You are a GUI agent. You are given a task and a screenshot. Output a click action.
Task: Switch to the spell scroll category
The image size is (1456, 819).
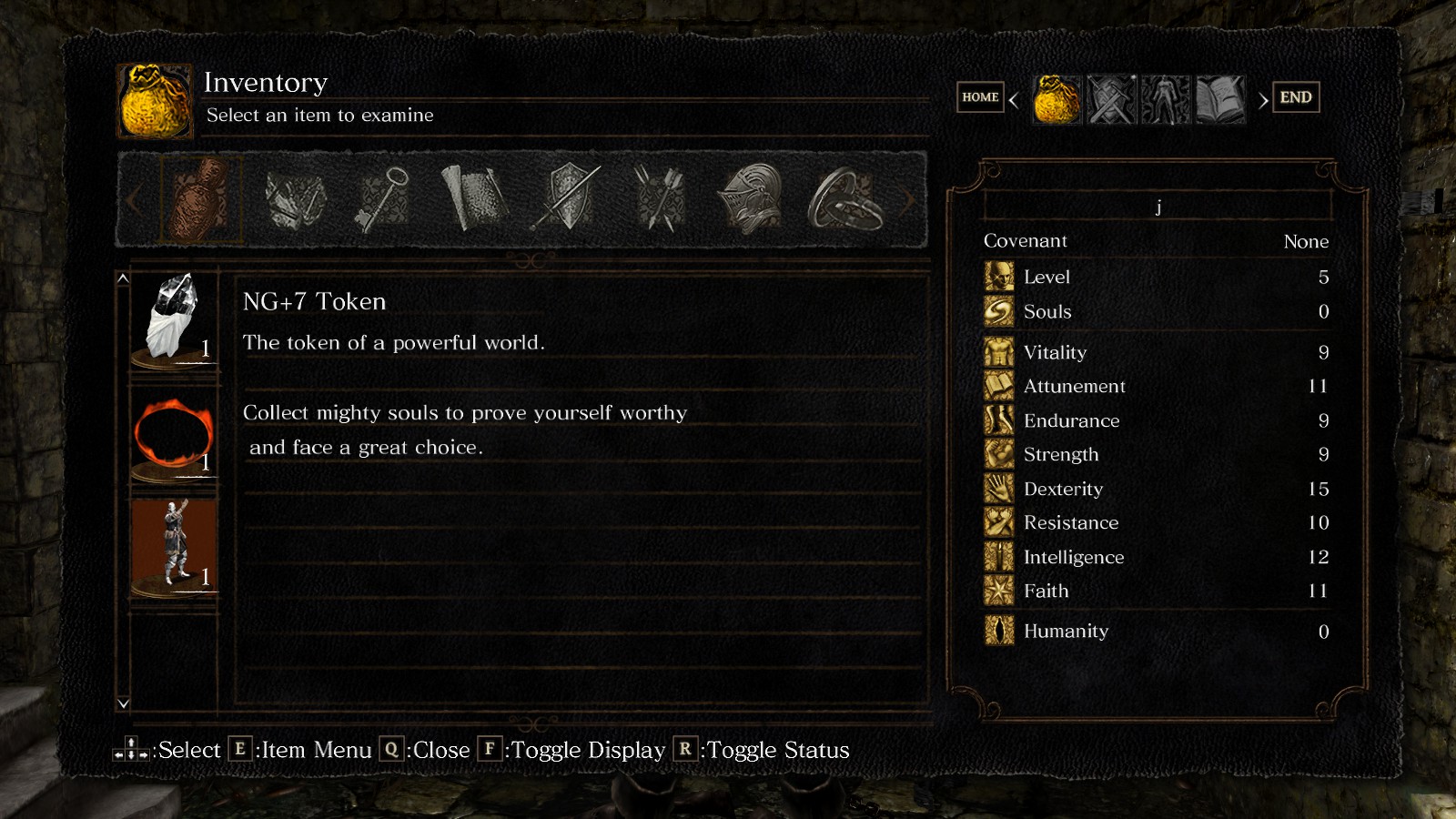pos(474,199)
